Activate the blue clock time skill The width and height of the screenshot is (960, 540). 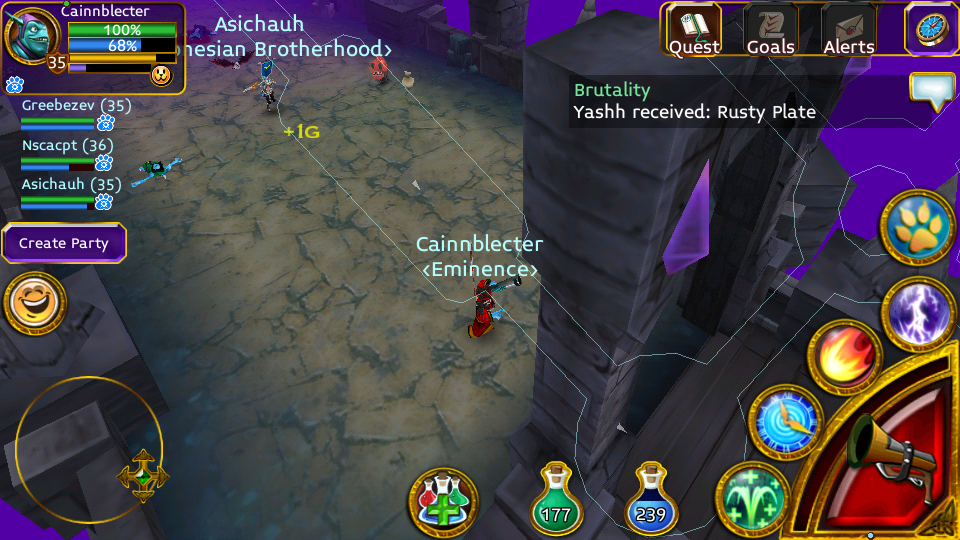(x=786, y=422)
